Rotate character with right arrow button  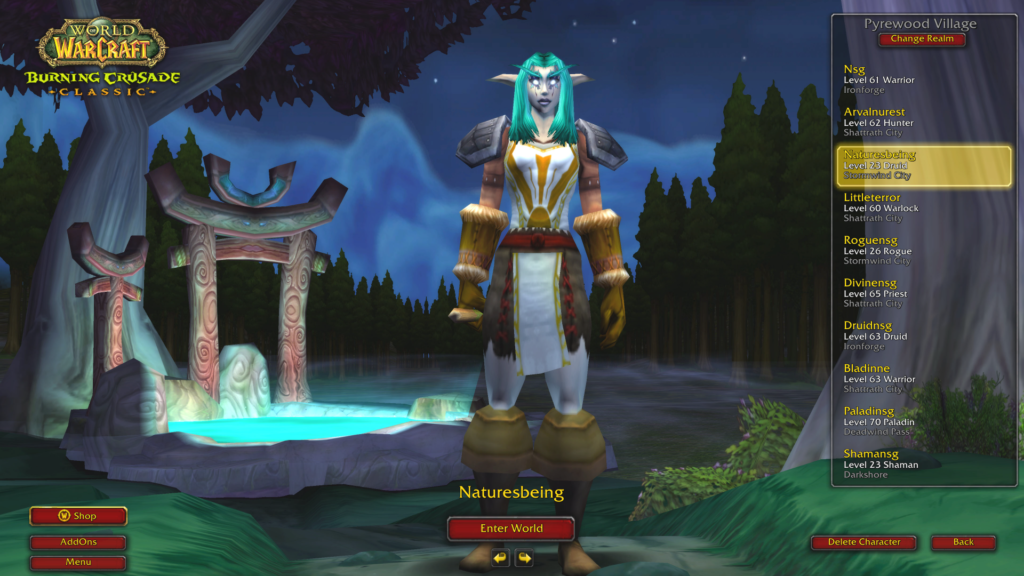point(524,558)
